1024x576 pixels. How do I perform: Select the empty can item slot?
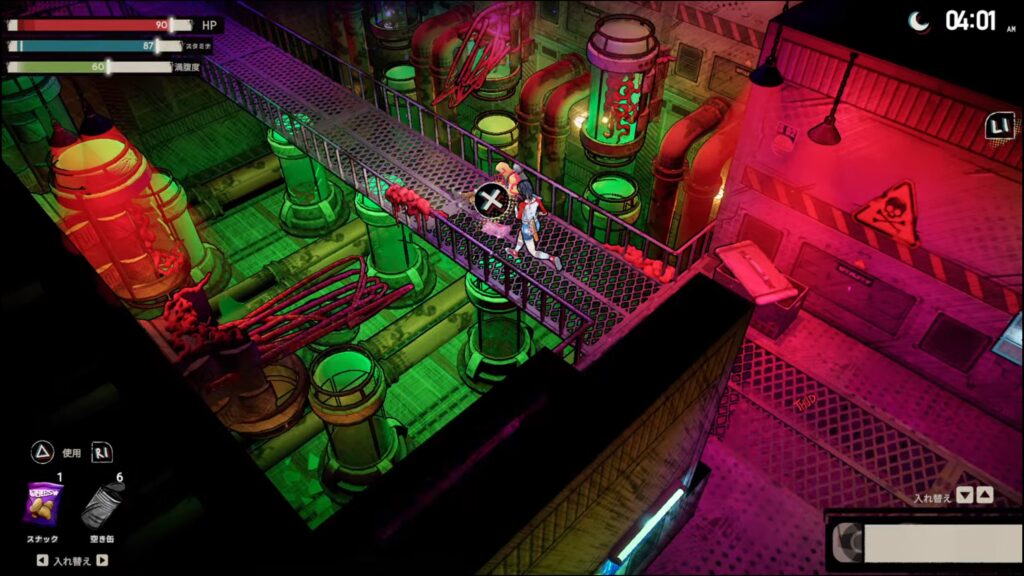pos(102,506)
